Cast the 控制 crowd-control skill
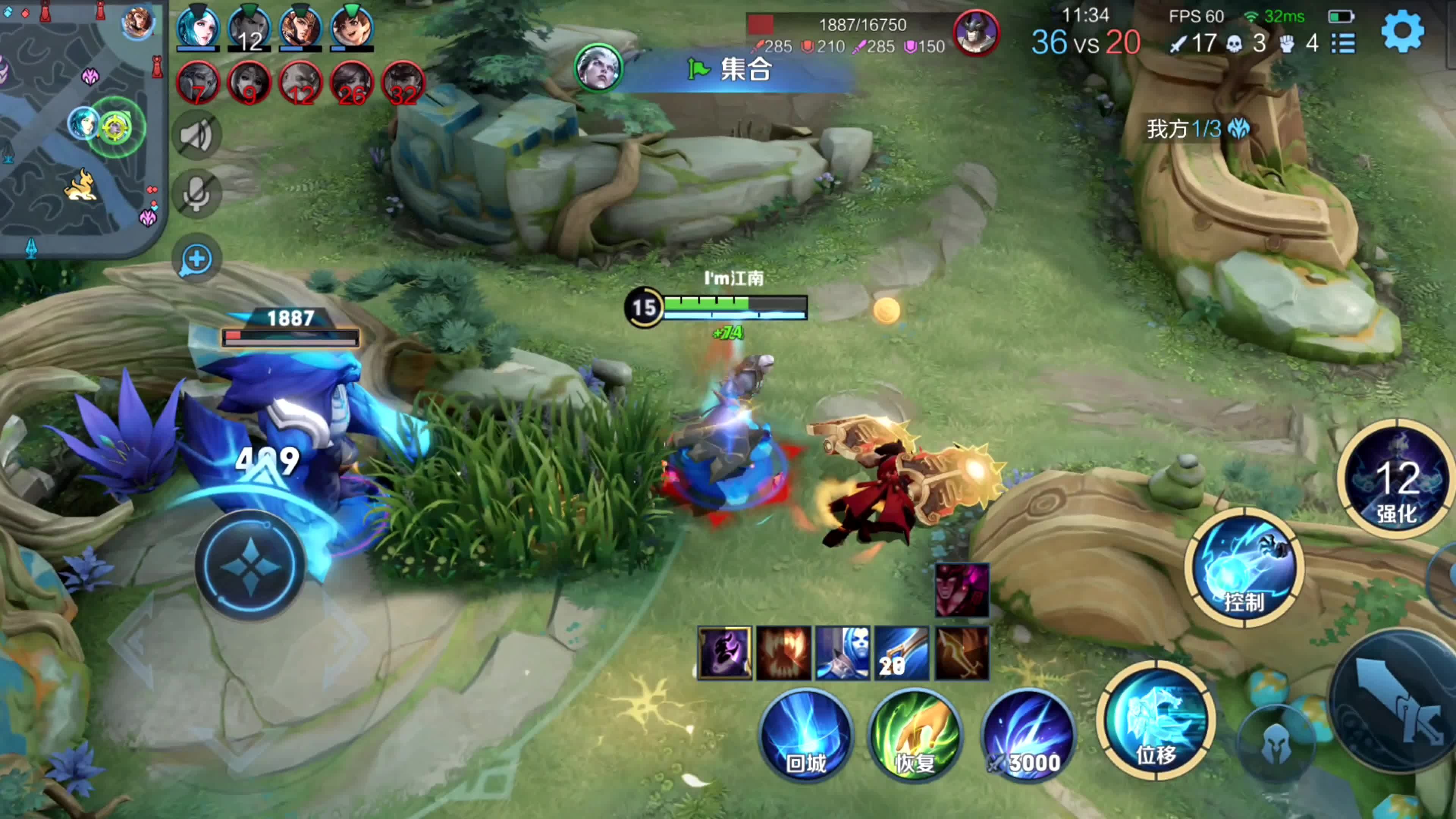This screenshot has height=819, width=1456. point(1244,567)
